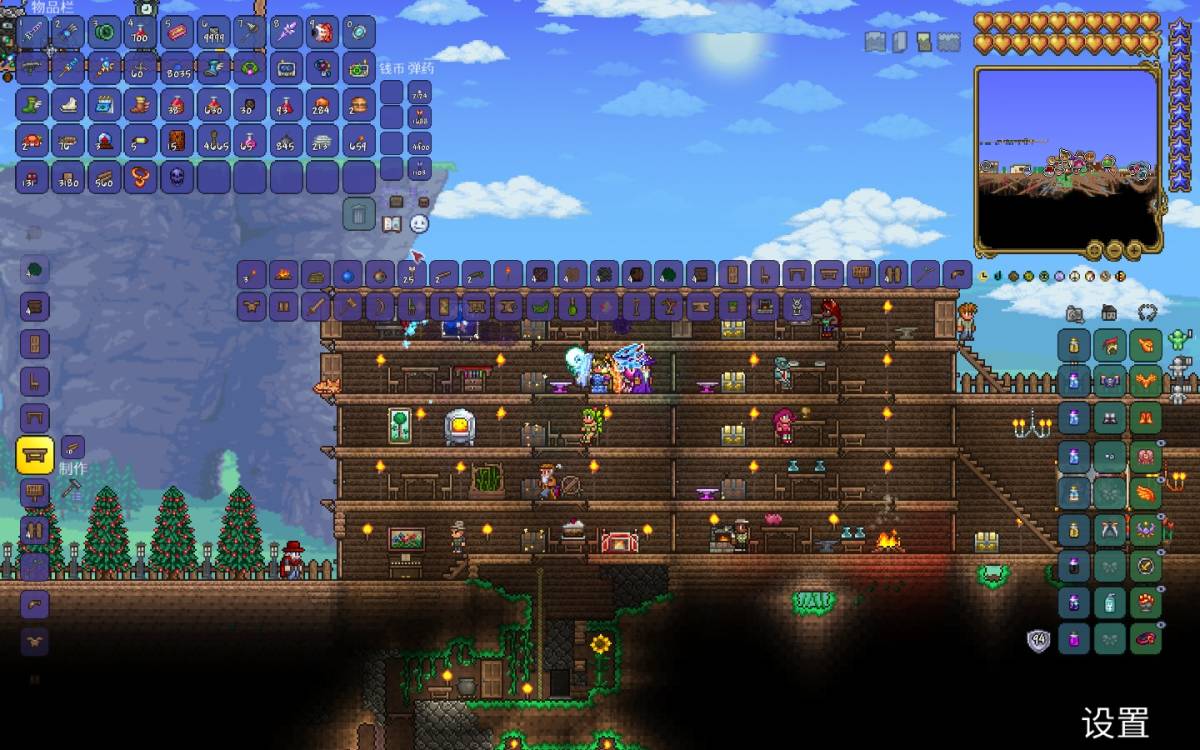This screenshot has height=750, width=1200.
Task: Zoom in the minimap with plus button
Action: (x=1133, y=249)
